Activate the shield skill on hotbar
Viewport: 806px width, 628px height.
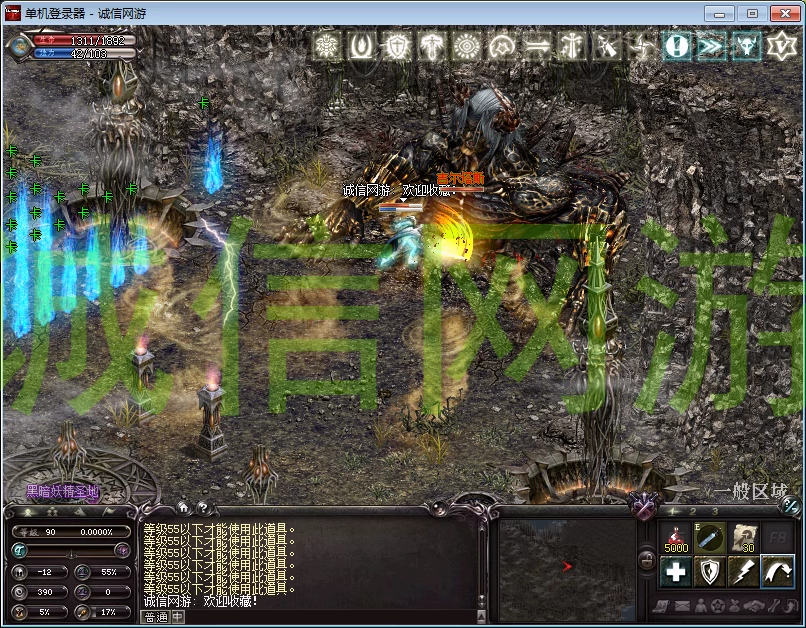point(710,571)
